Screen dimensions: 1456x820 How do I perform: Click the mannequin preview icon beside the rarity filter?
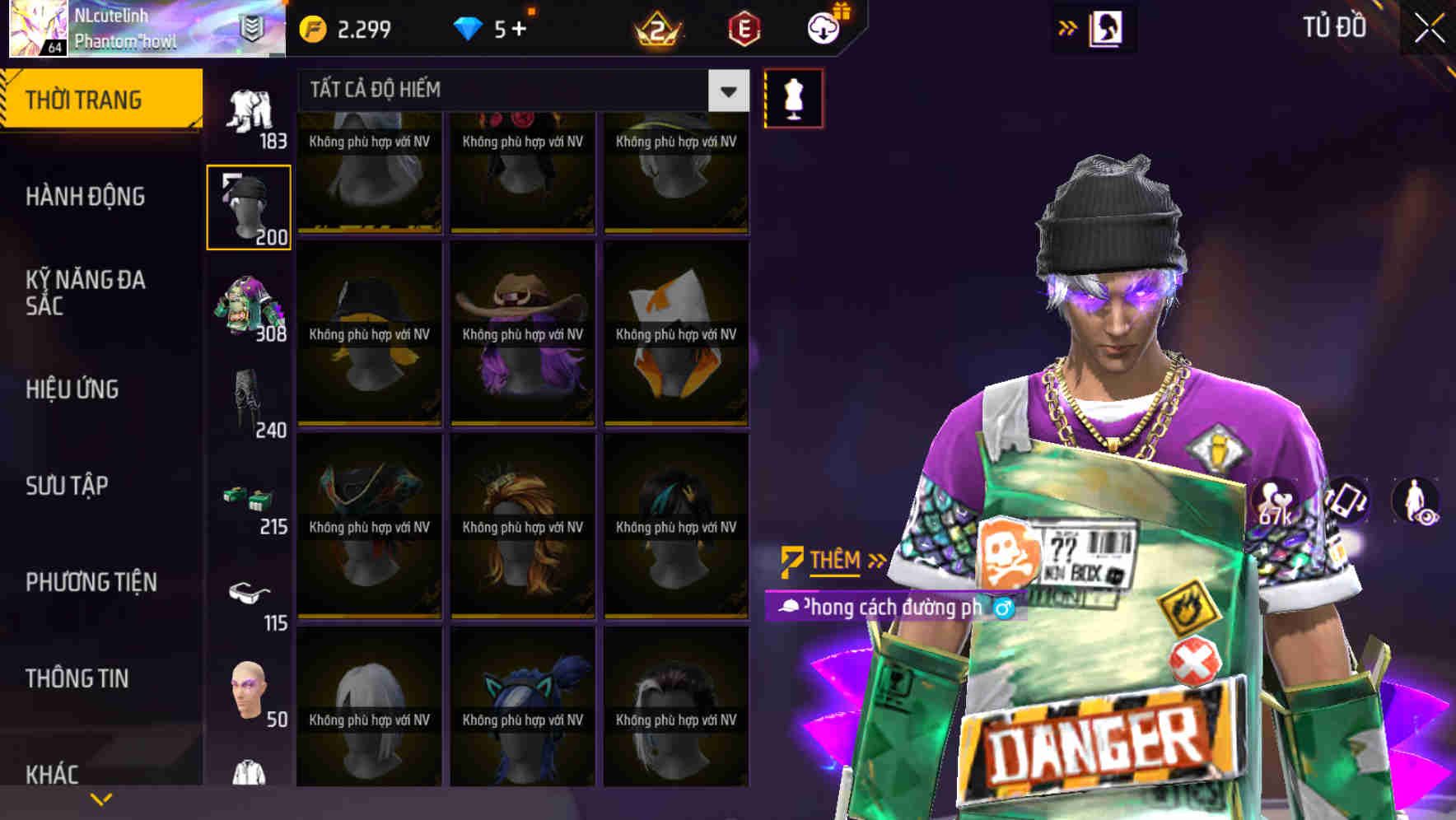(x=793, y=96)
